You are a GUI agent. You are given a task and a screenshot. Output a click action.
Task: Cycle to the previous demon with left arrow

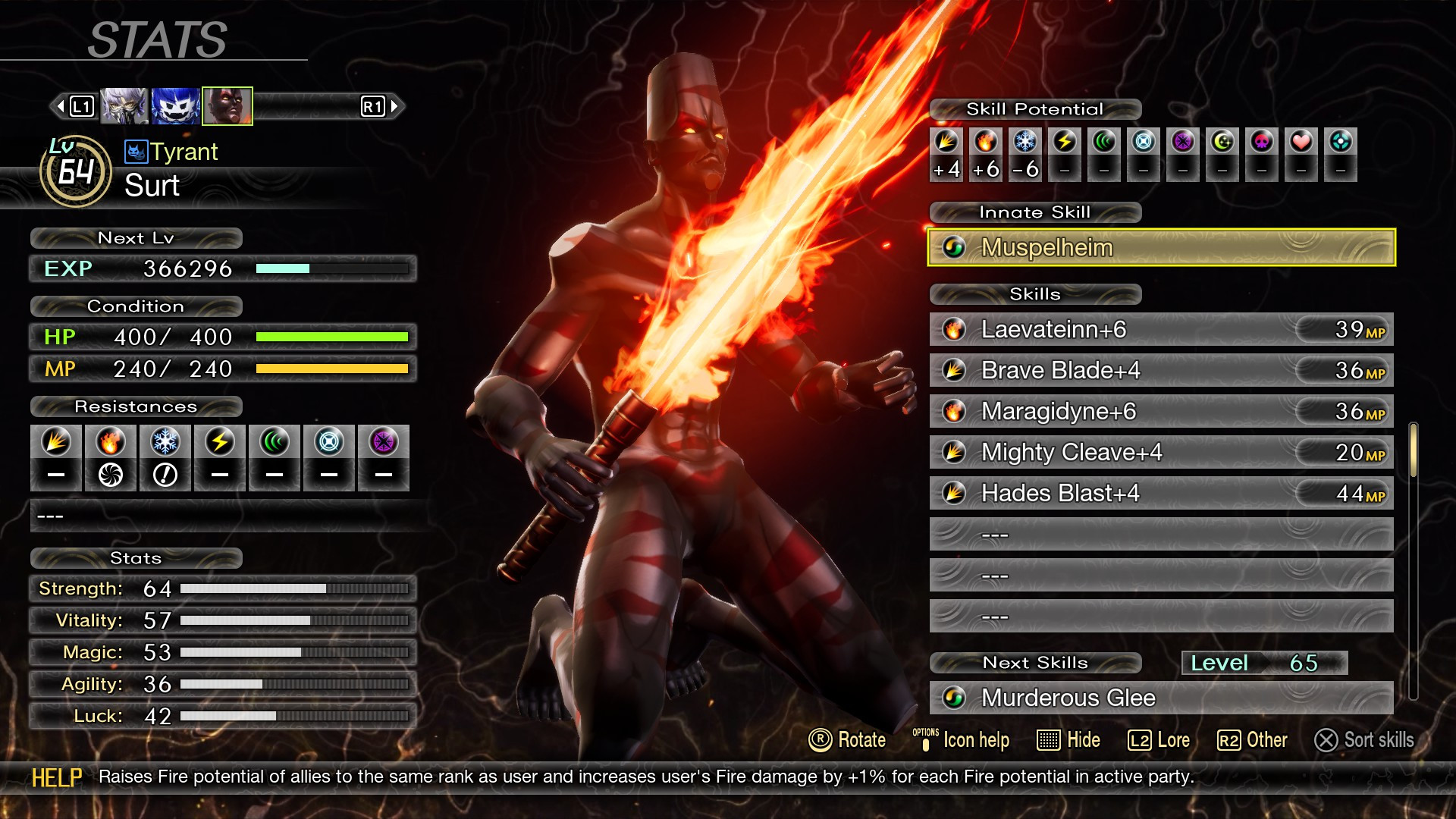(x=61, y=106)
